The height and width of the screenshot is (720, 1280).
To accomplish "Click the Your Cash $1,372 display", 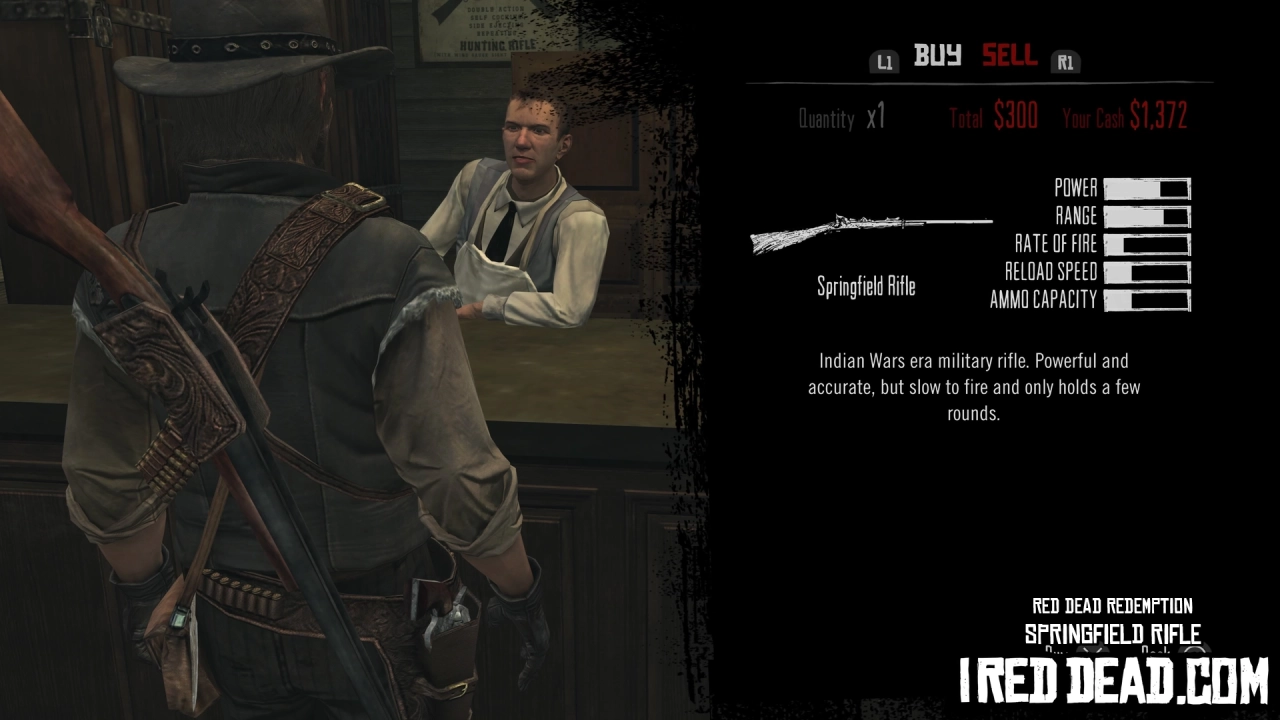I will click(x=1124, y=117).
